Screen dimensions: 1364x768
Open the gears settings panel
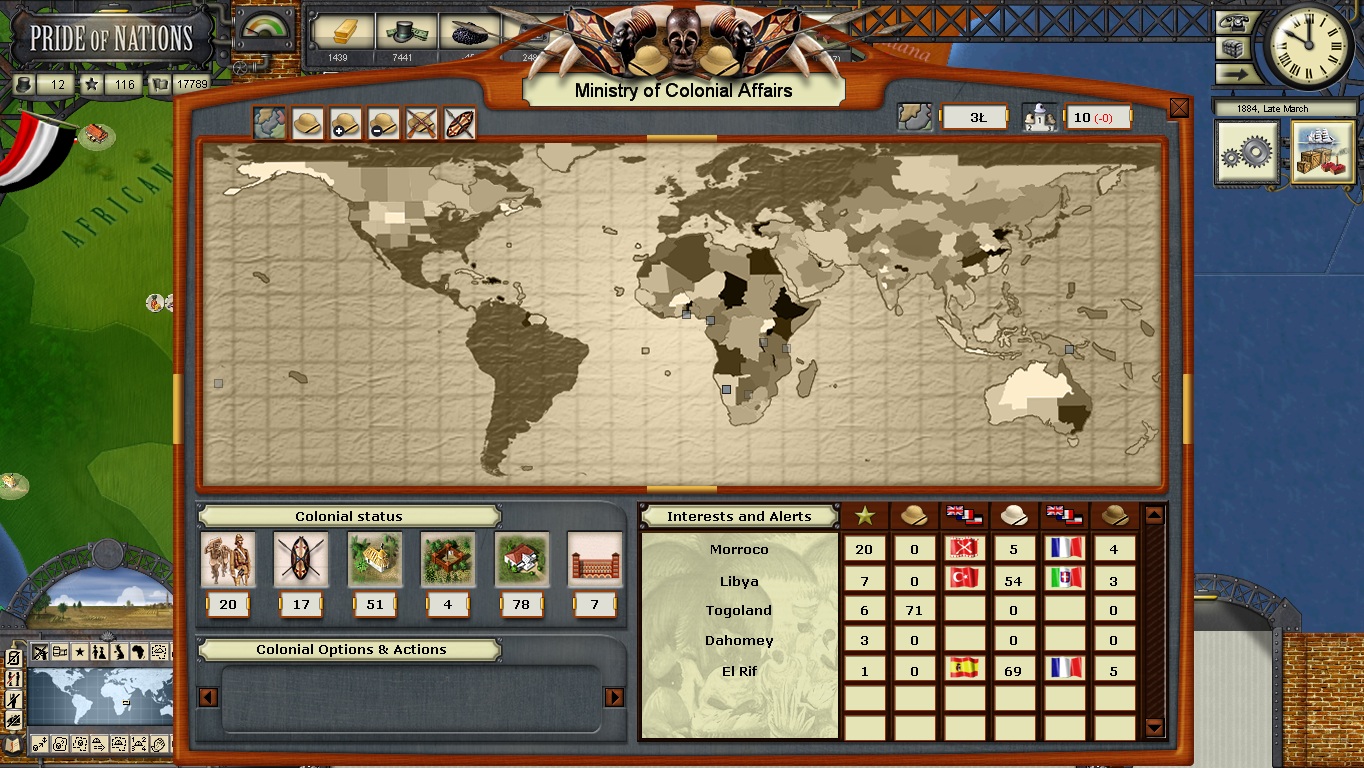(1247, 153)
